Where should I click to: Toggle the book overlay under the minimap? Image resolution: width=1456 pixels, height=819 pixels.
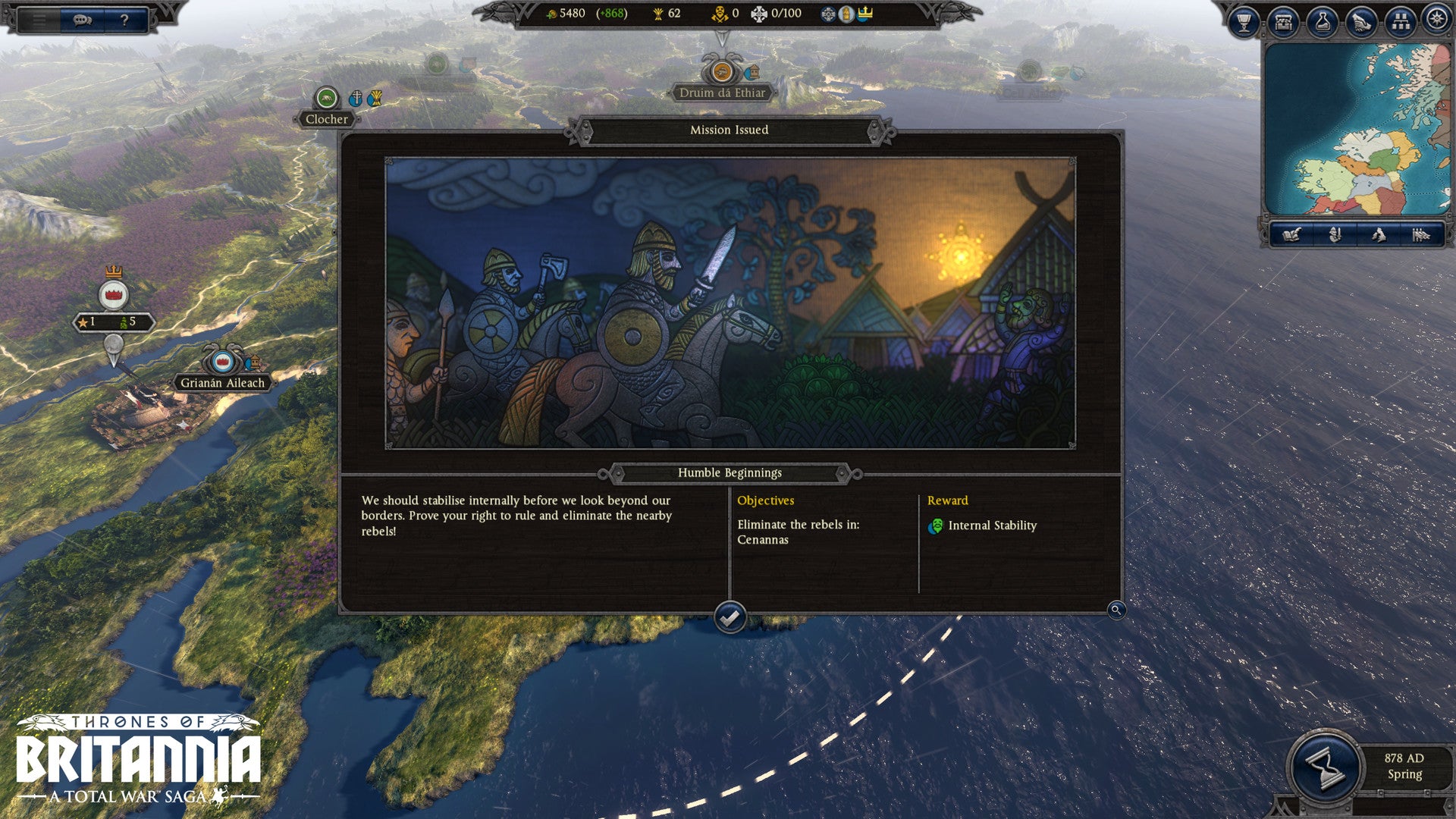(1292, 235)
